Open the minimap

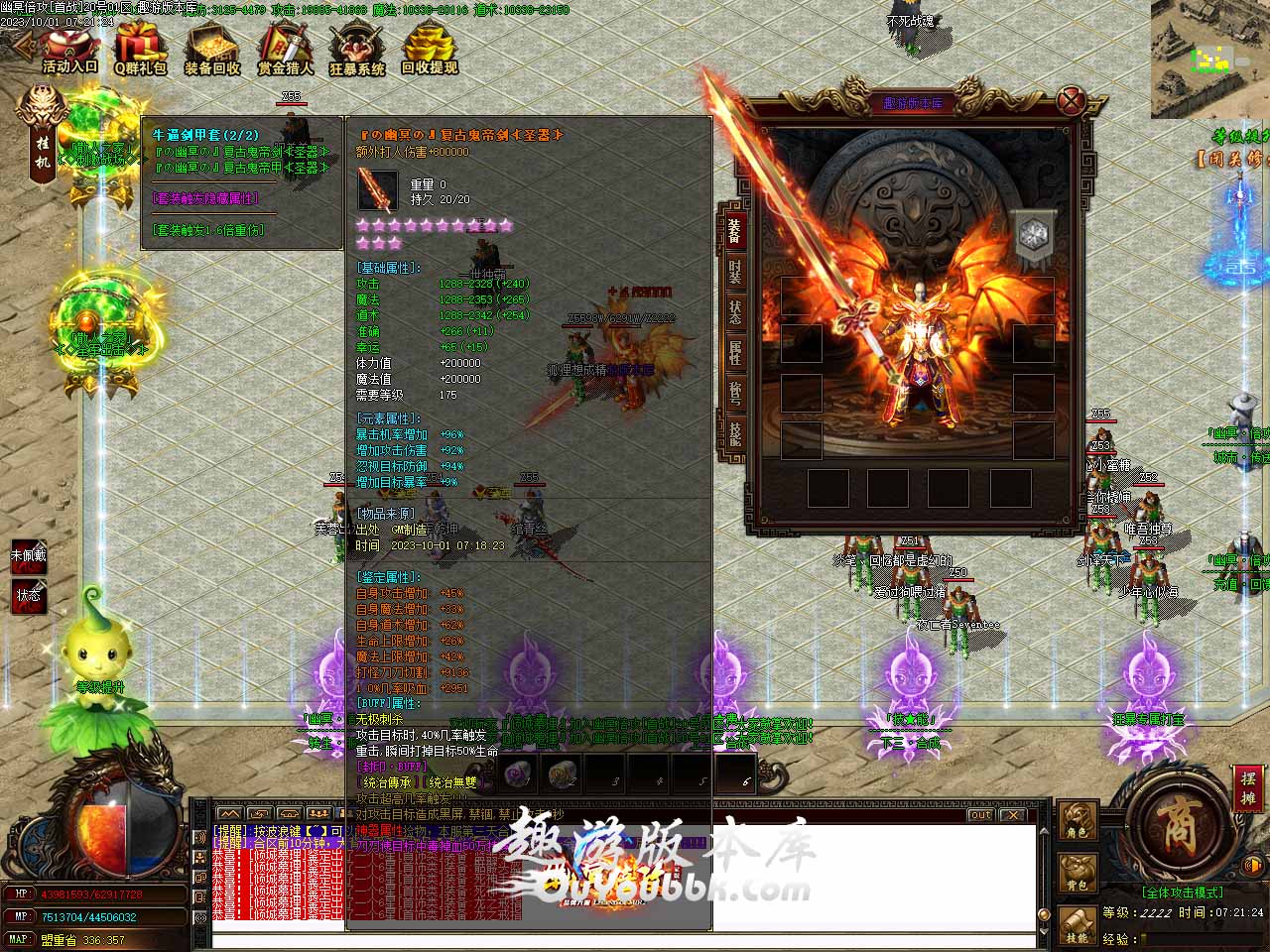click(1210, 59)
